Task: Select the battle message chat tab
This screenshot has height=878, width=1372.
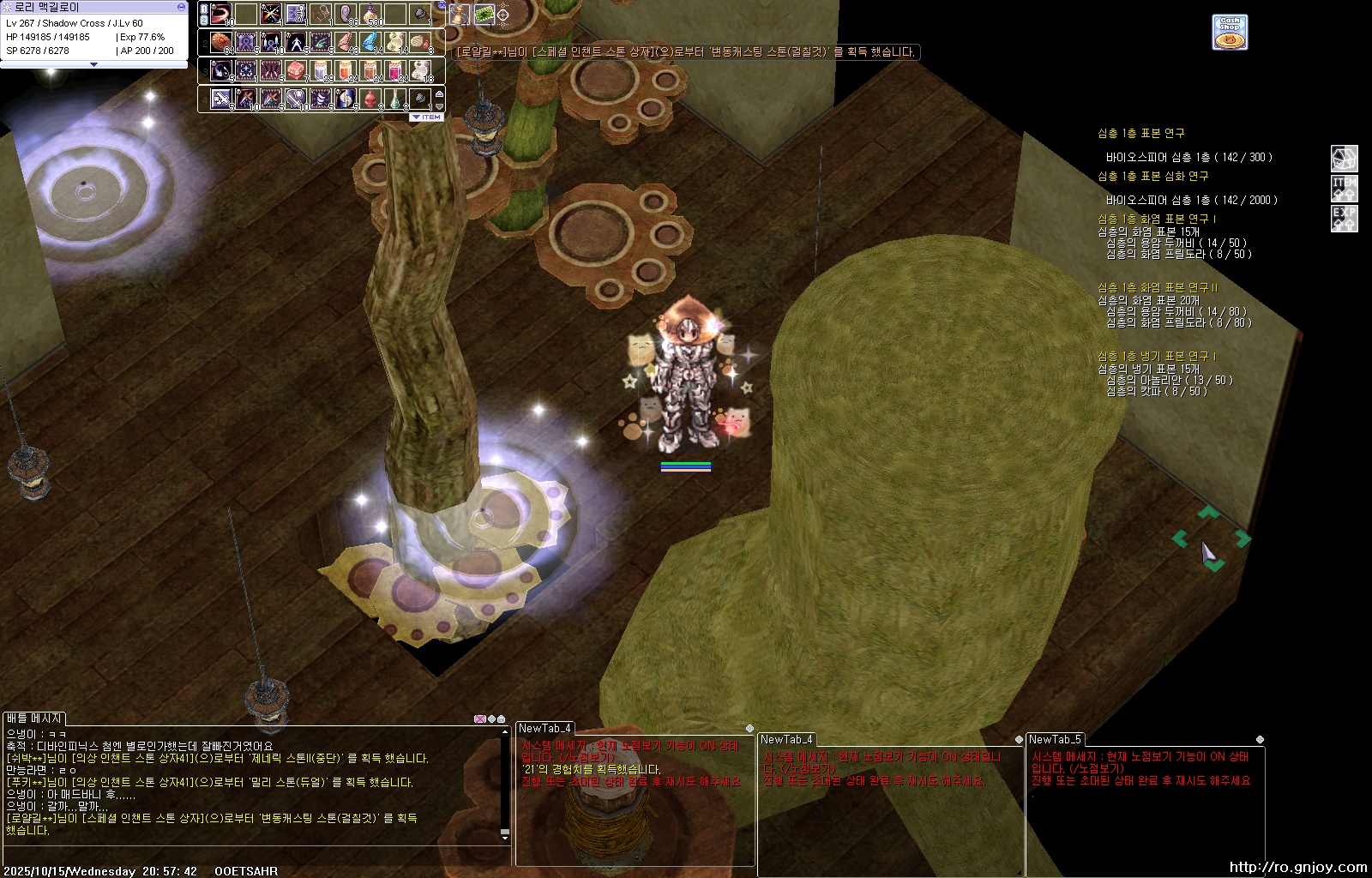Action: pyautogui.click(x=34, y=719)
